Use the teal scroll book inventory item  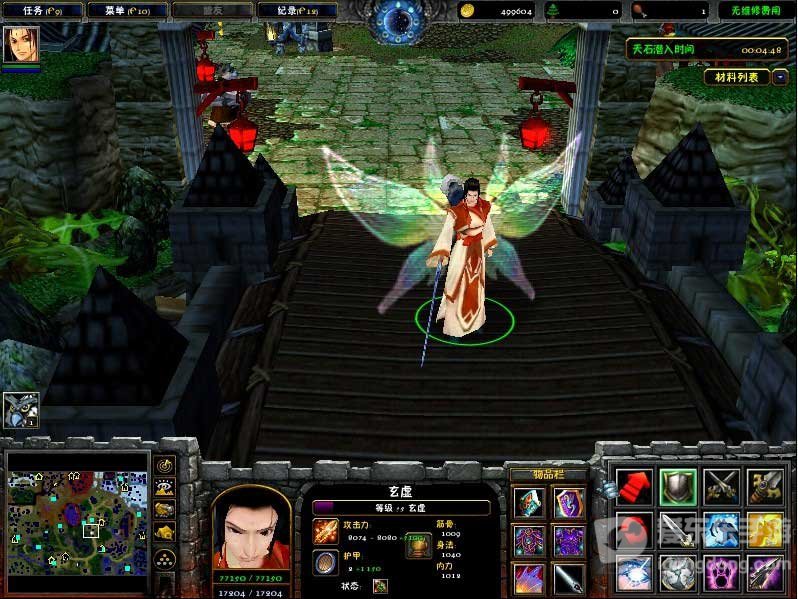pyautogui.click(x=530, y=502)
